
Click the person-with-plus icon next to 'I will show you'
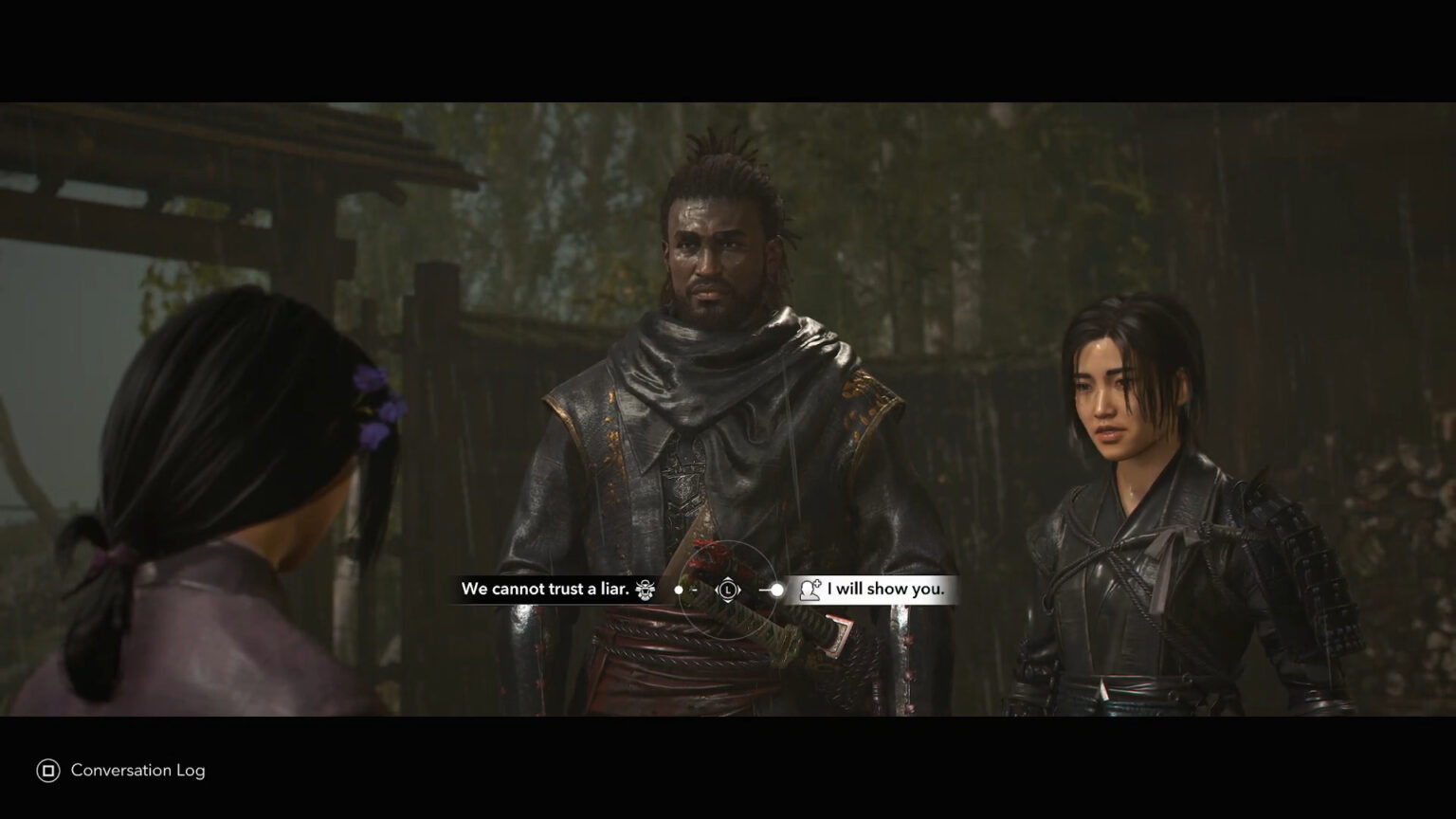[x=809, y=591]
